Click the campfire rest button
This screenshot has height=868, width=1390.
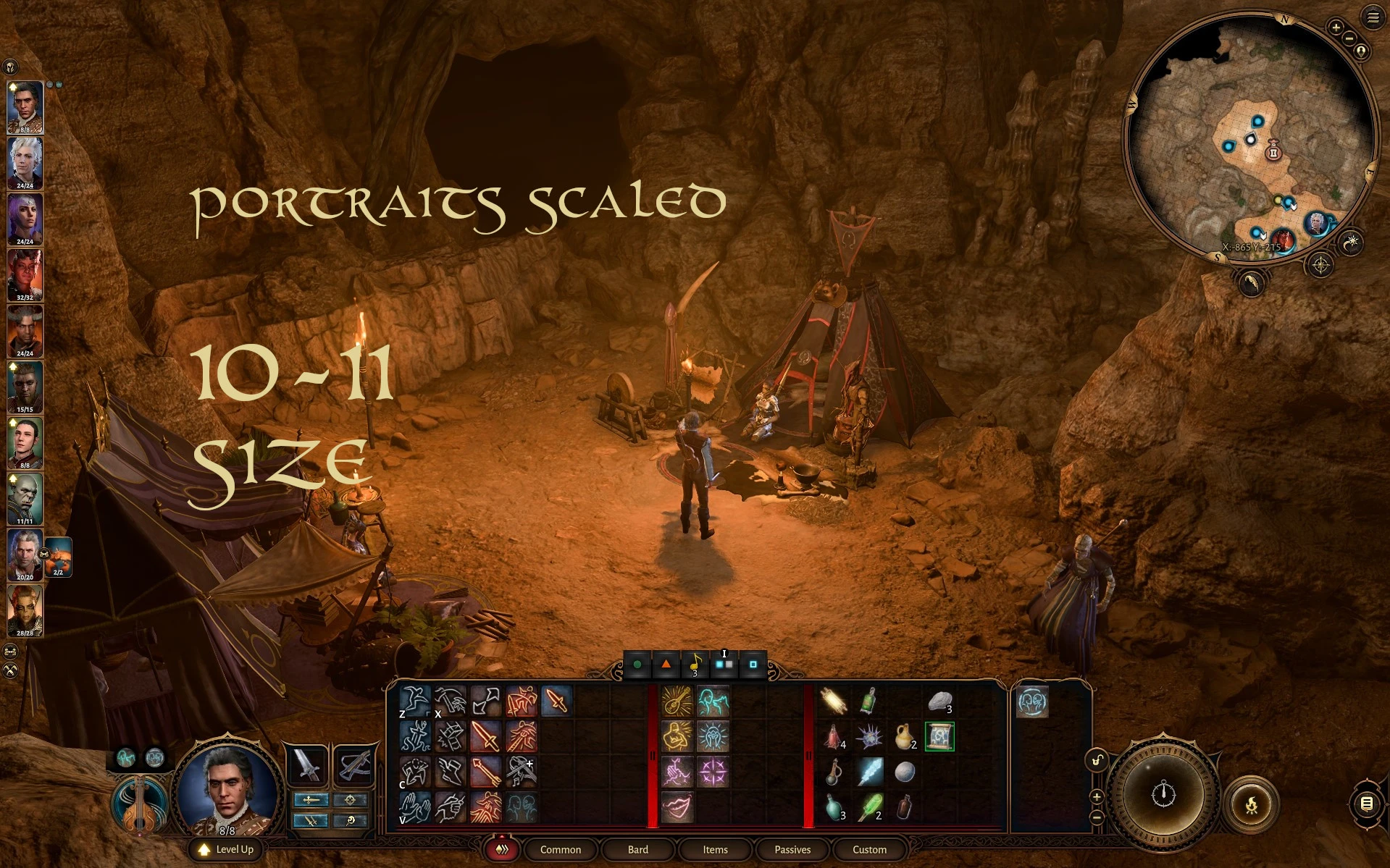tap(1250, 804)
